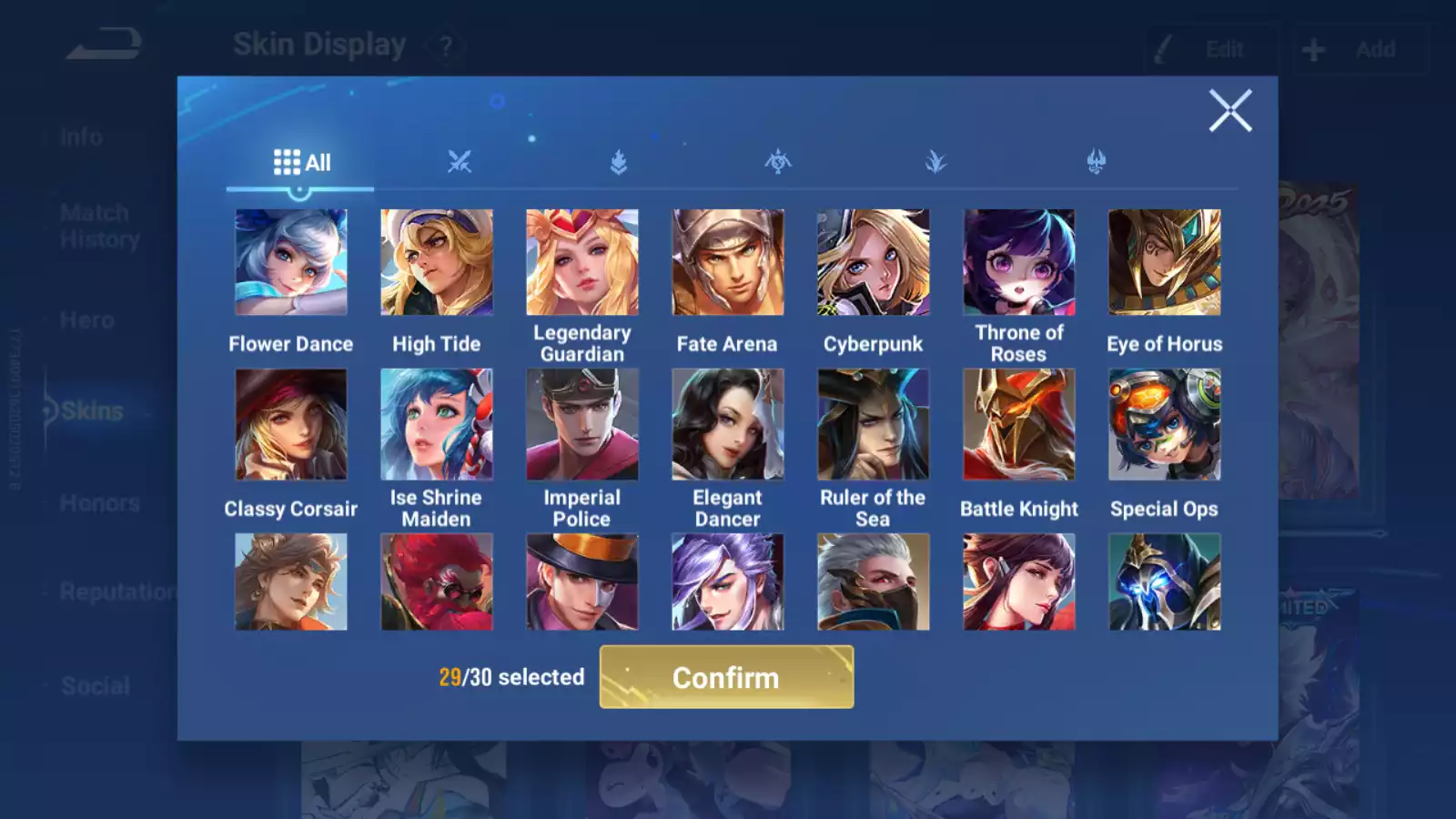Select the Battle Knight skin

pos(1019,424)
